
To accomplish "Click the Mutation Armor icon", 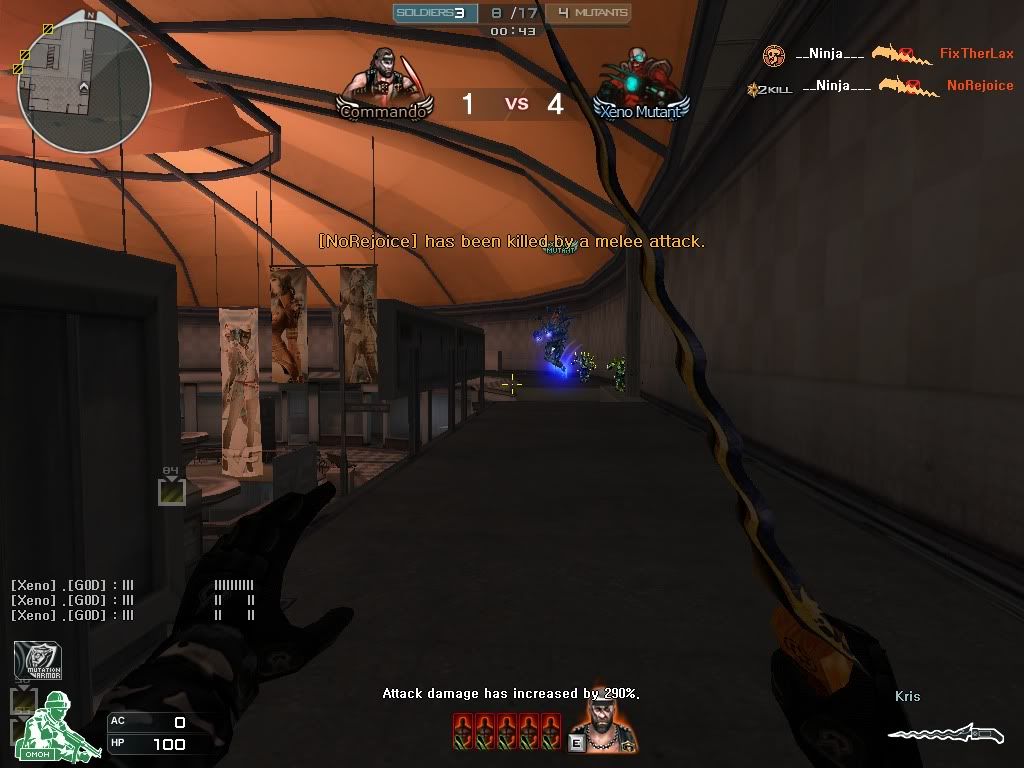I will point(37,661).
